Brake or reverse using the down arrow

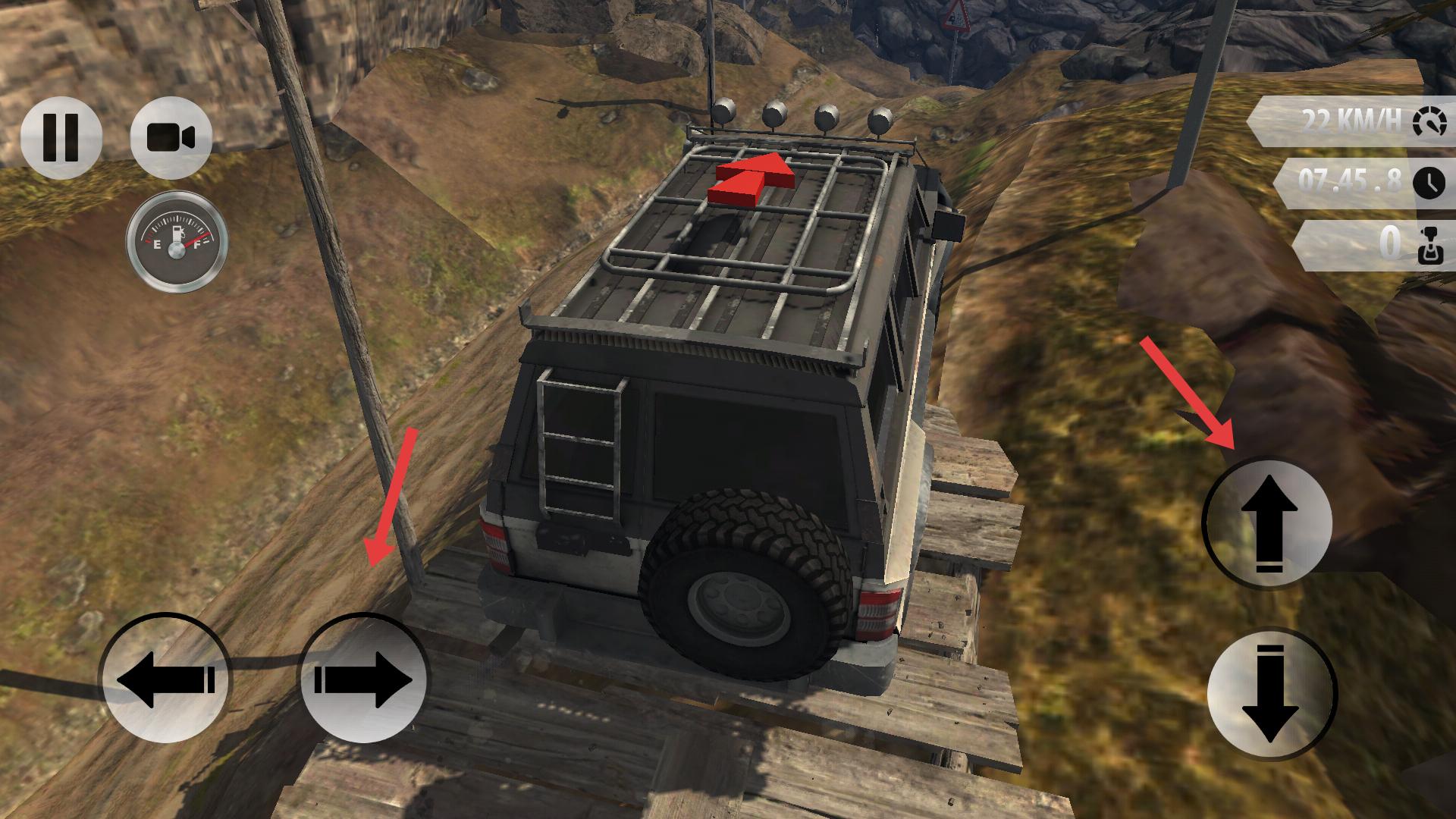coord(1271,694)
